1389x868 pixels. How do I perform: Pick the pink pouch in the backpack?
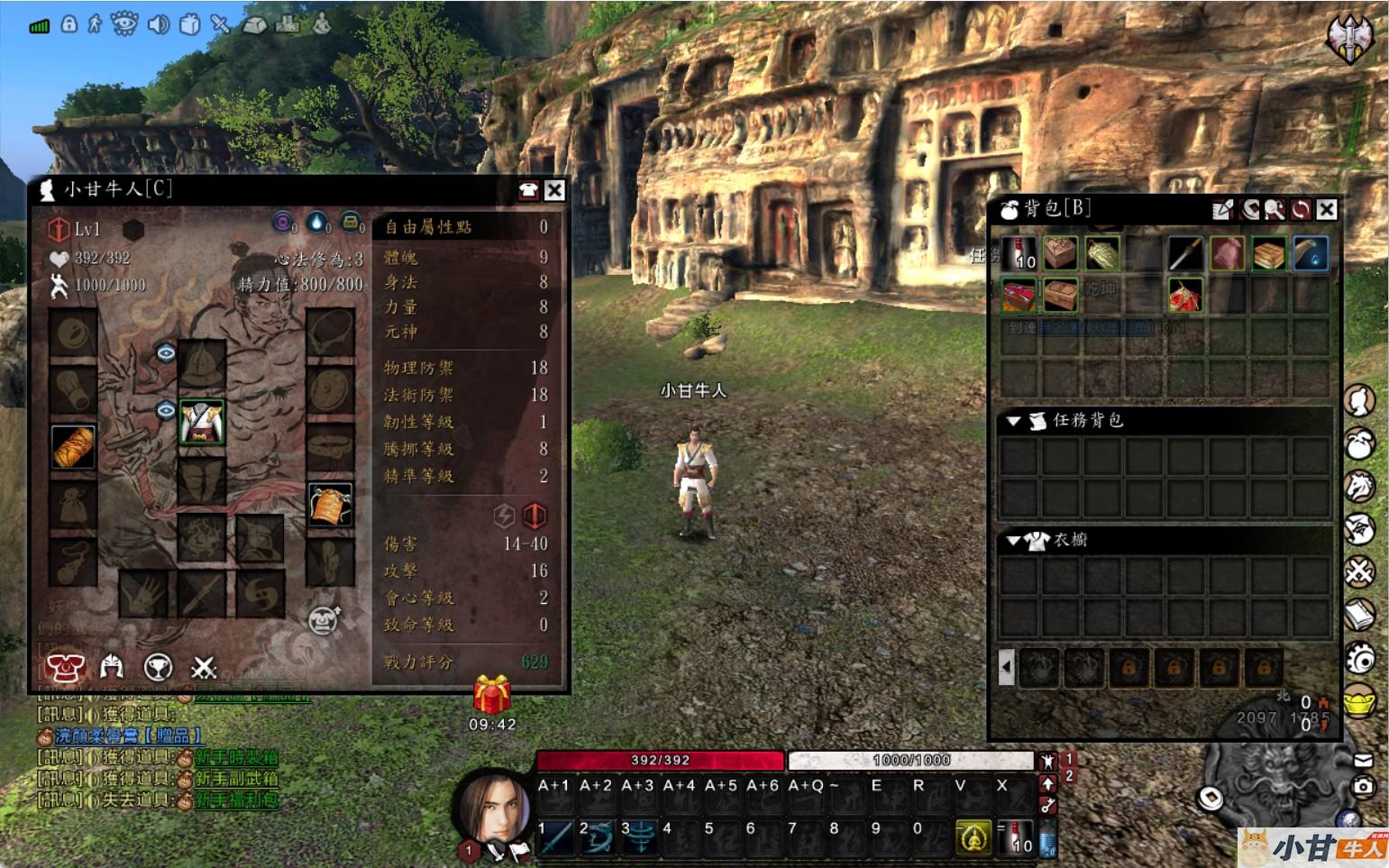pyautogui.click(x=1226, y=254)
